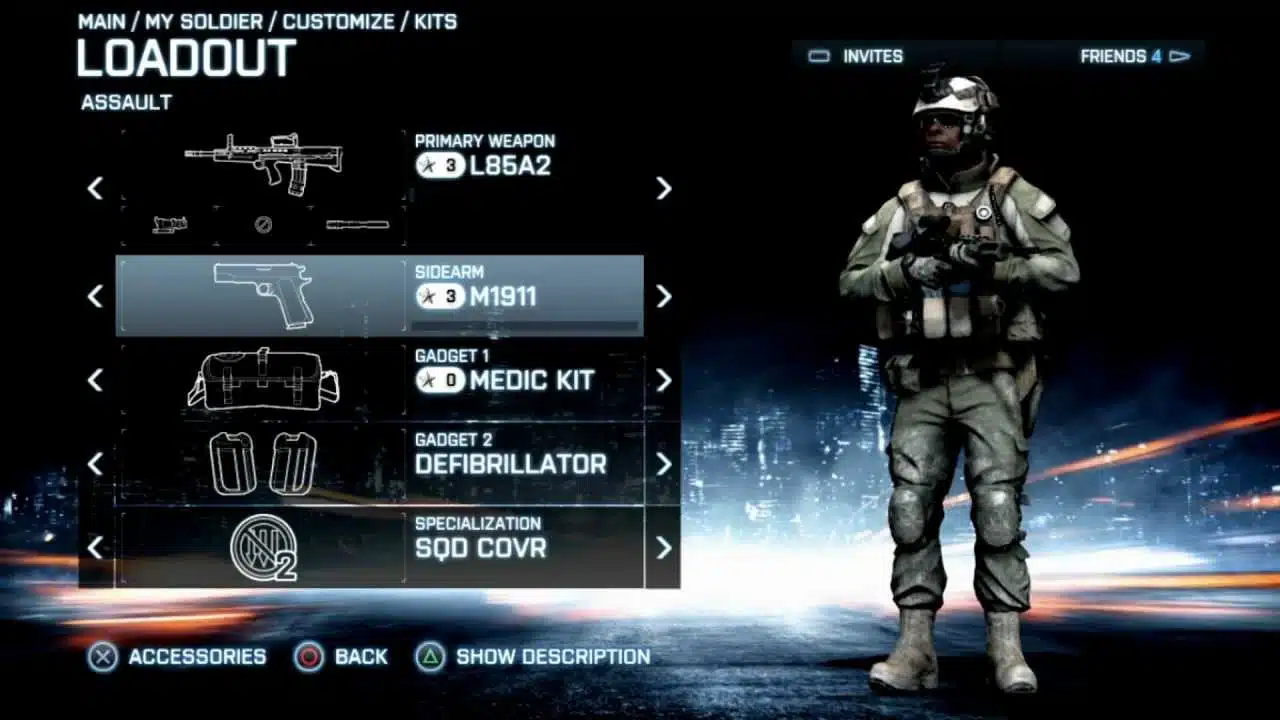The height and width of the screenshot is (720, 1280).
Task: Click the M1911 pistol image
Action: [x=263, y=297]
